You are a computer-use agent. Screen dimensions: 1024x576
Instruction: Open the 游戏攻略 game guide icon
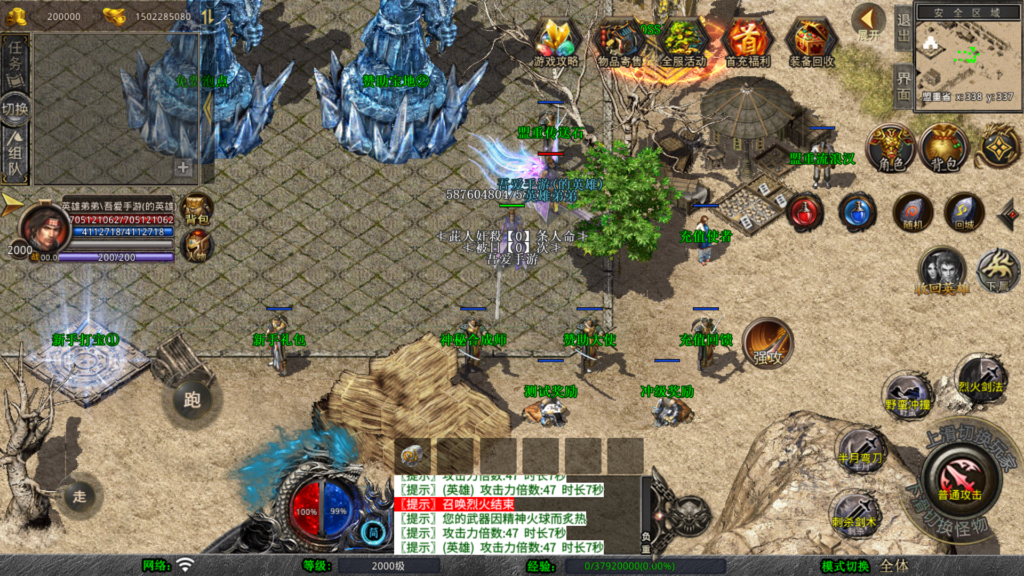(556, 40)
